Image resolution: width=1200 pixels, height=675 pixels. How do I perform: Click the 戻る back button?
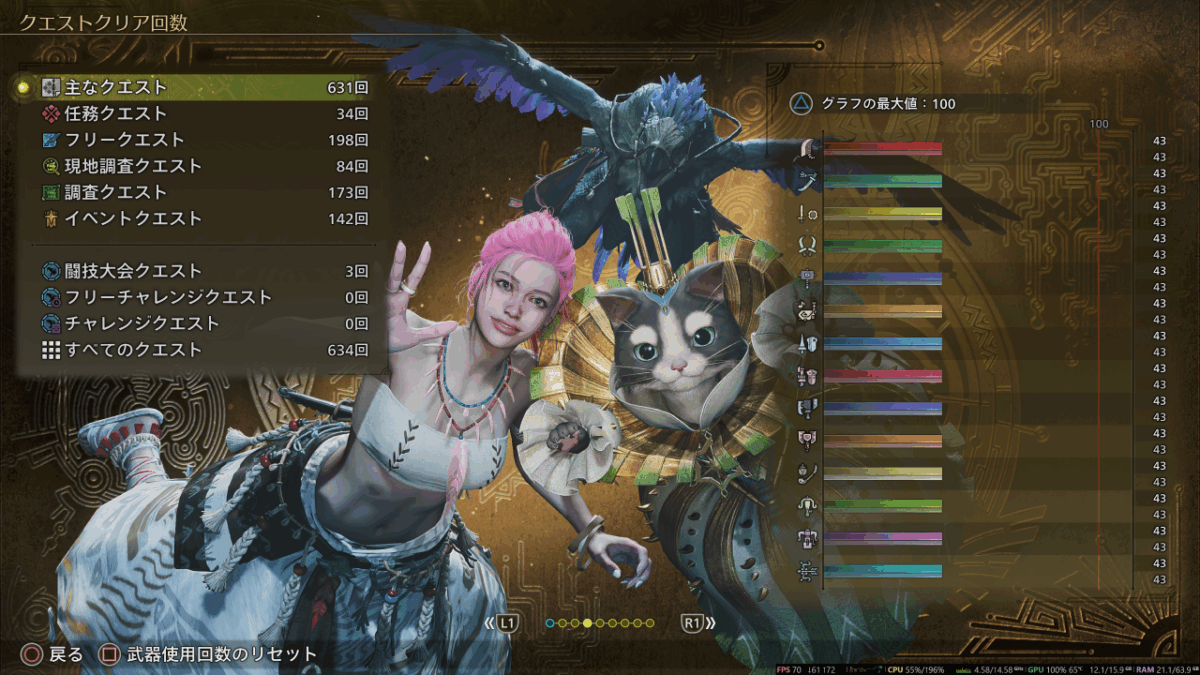52,655
